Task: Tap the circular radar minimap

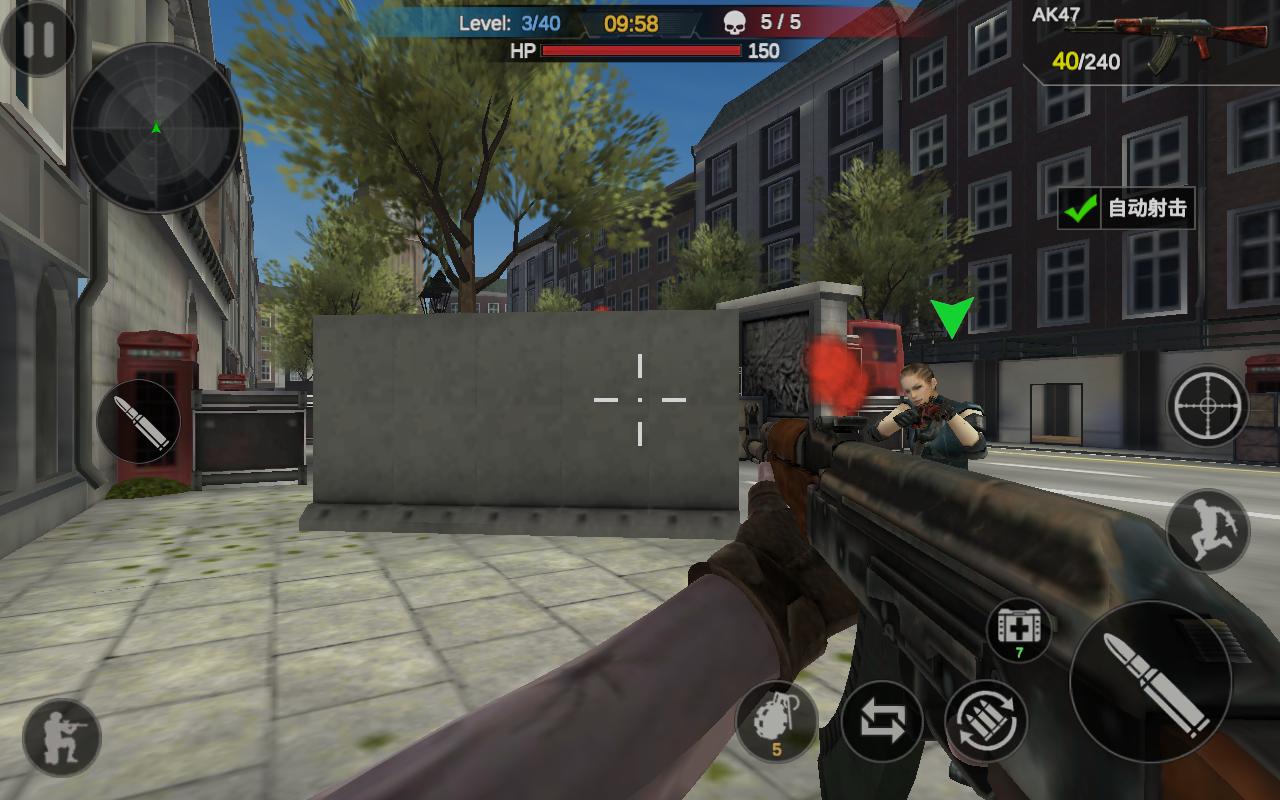Action: point(156,128)
